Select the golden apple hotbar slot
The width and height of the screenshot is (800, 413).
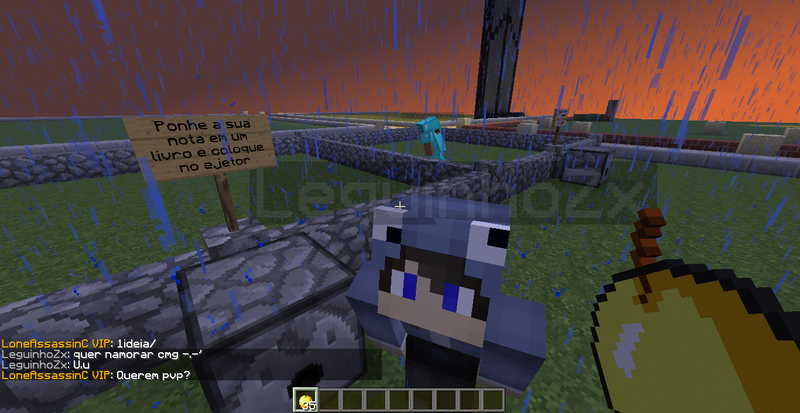tap(307, 401)
